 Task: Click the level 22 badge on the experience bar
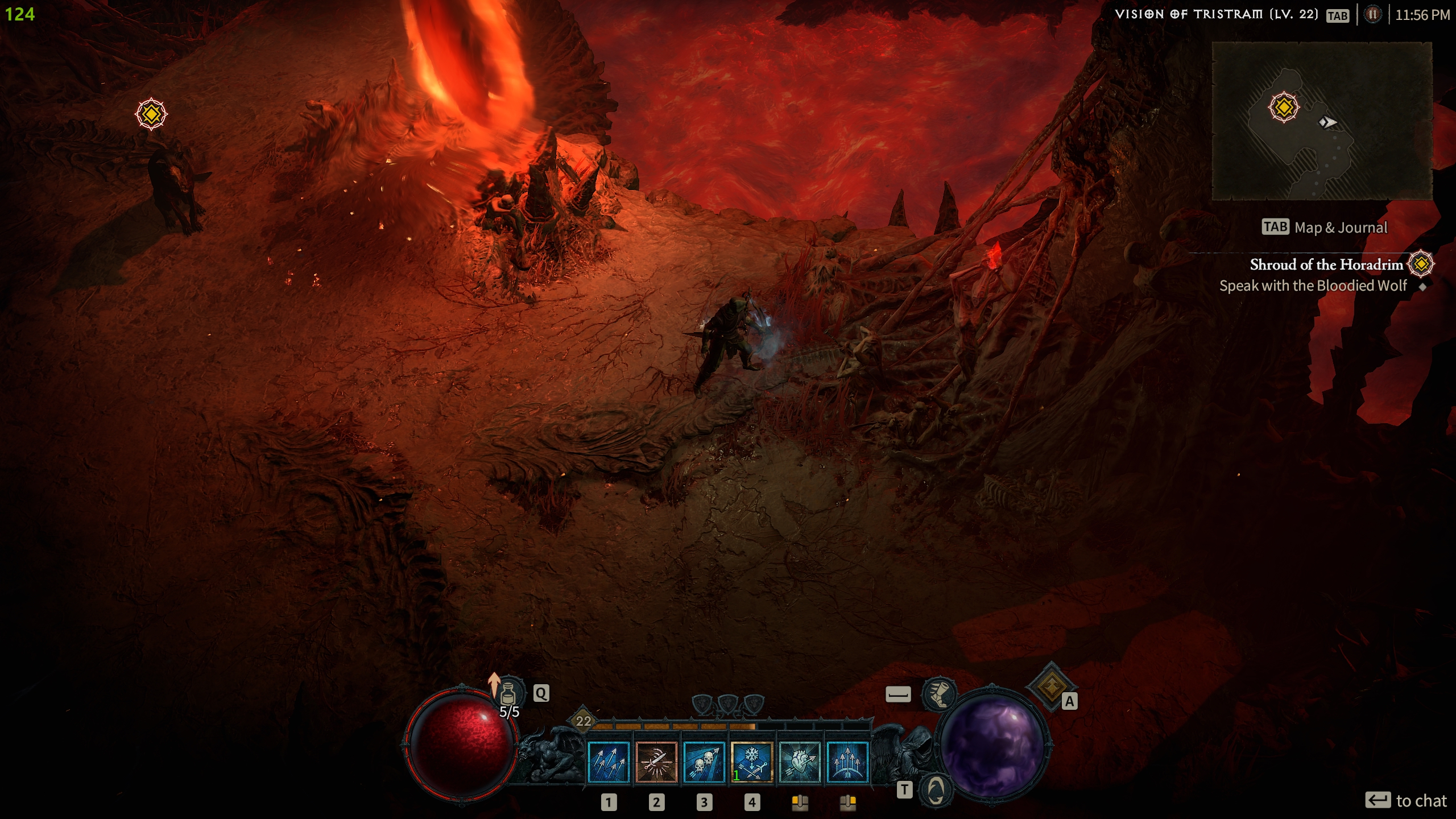click(x=584, y=721)
